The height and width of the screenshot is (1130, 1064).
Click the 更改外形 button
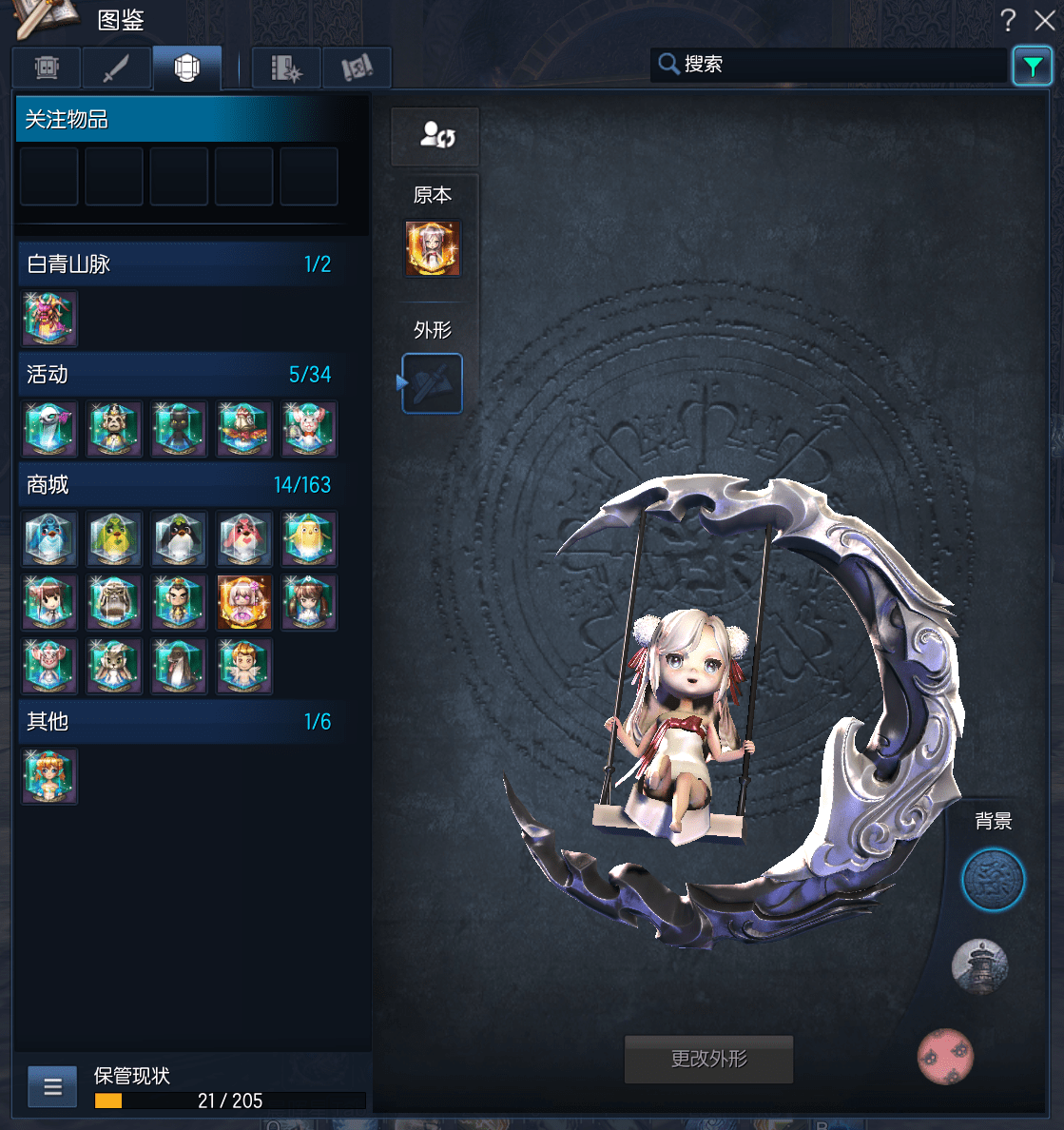(x=708, y=1059)
